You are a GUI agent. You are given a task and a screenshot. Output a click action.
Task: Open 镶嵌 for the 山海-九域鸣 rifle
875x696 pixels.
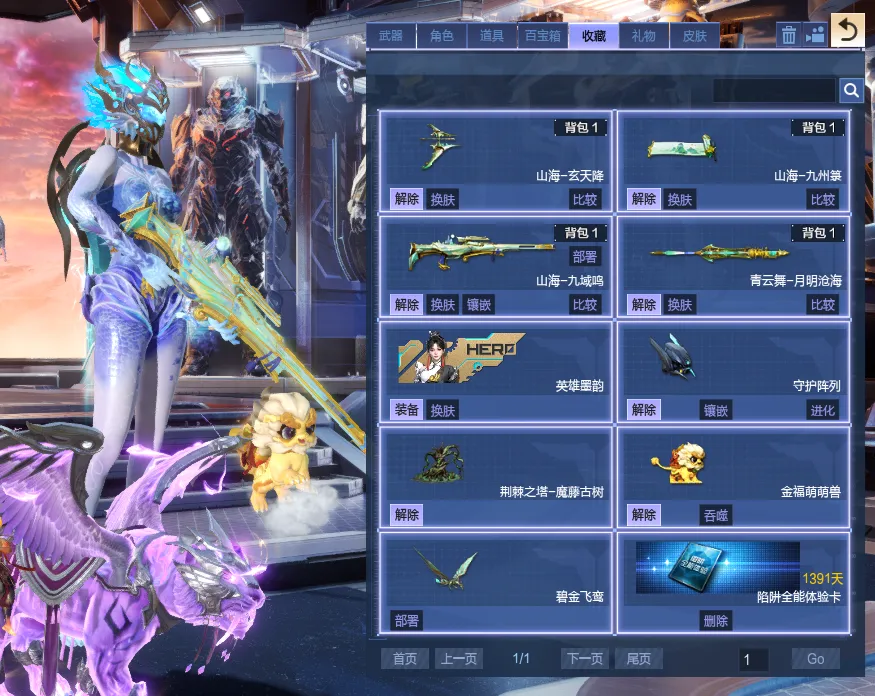(480, 305)
